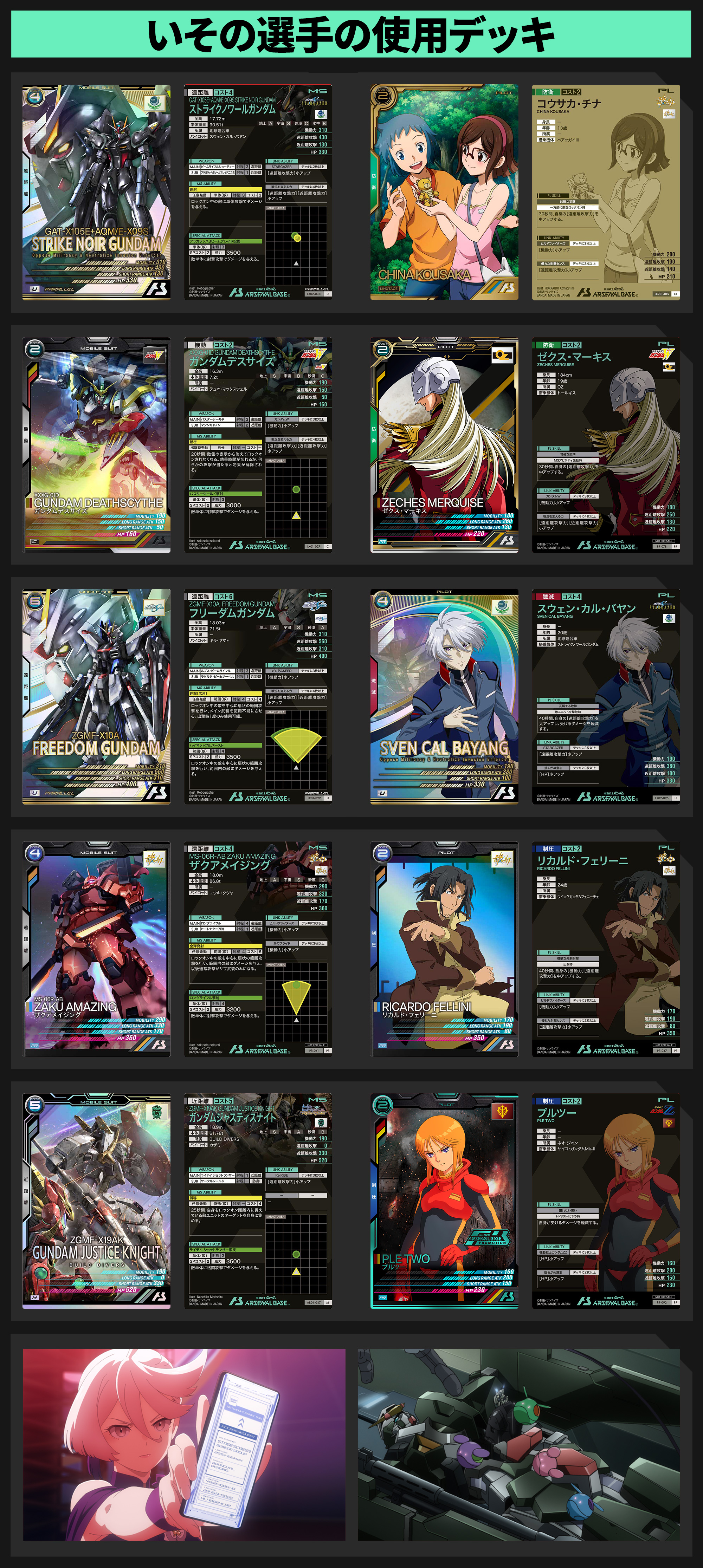
Task: Open the ガンダムデスサイズ stats card
Action: coord(258,444)
